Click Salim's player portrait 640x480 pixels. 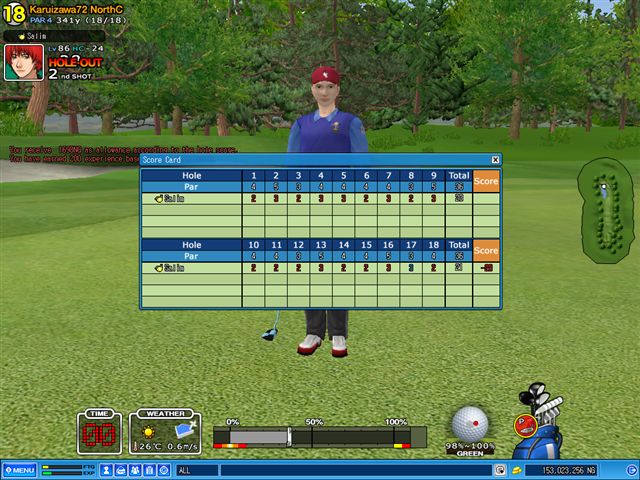24,62
